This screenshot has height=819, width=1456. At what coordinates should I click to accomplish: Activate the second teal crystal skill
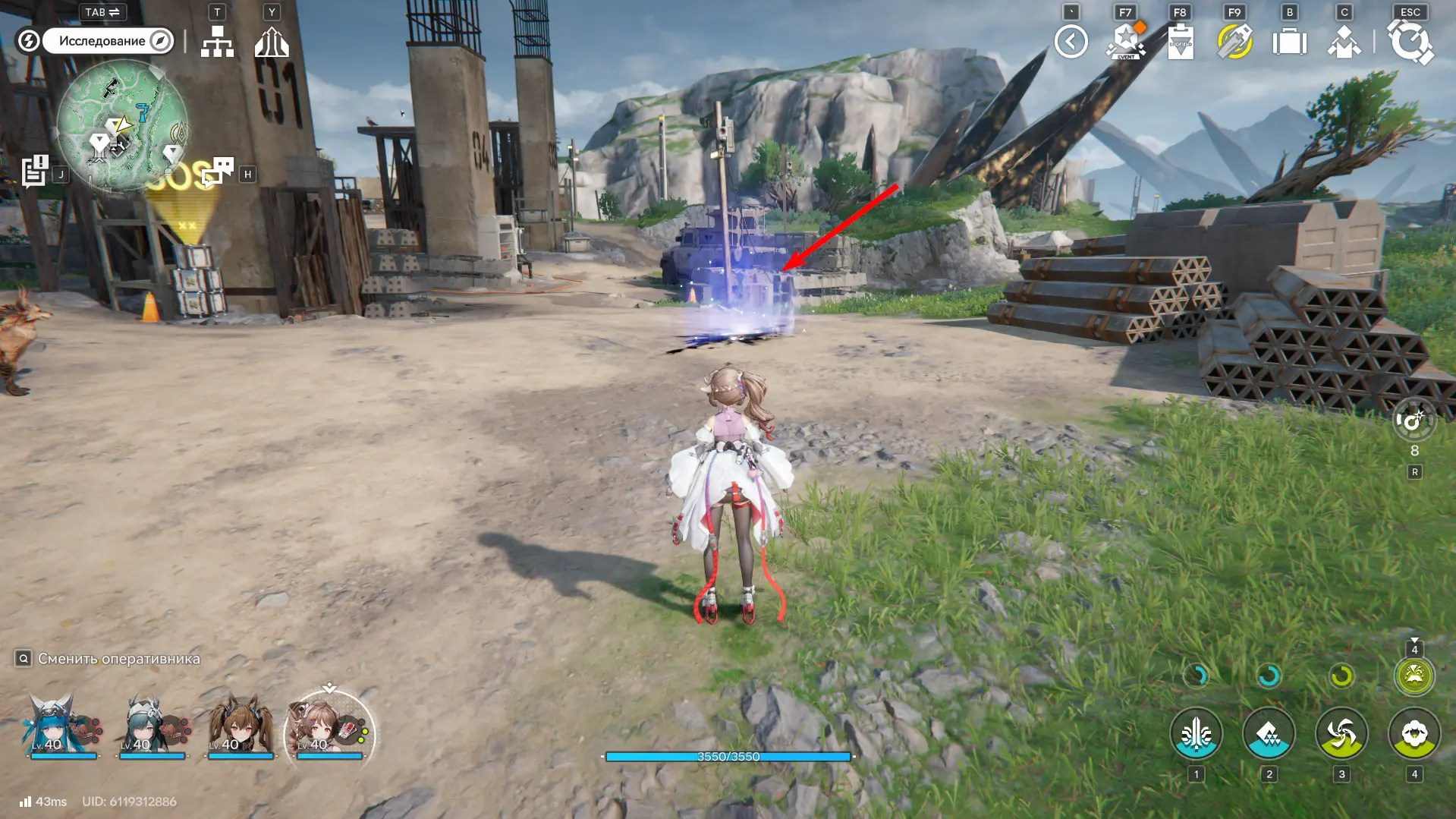1269,734
